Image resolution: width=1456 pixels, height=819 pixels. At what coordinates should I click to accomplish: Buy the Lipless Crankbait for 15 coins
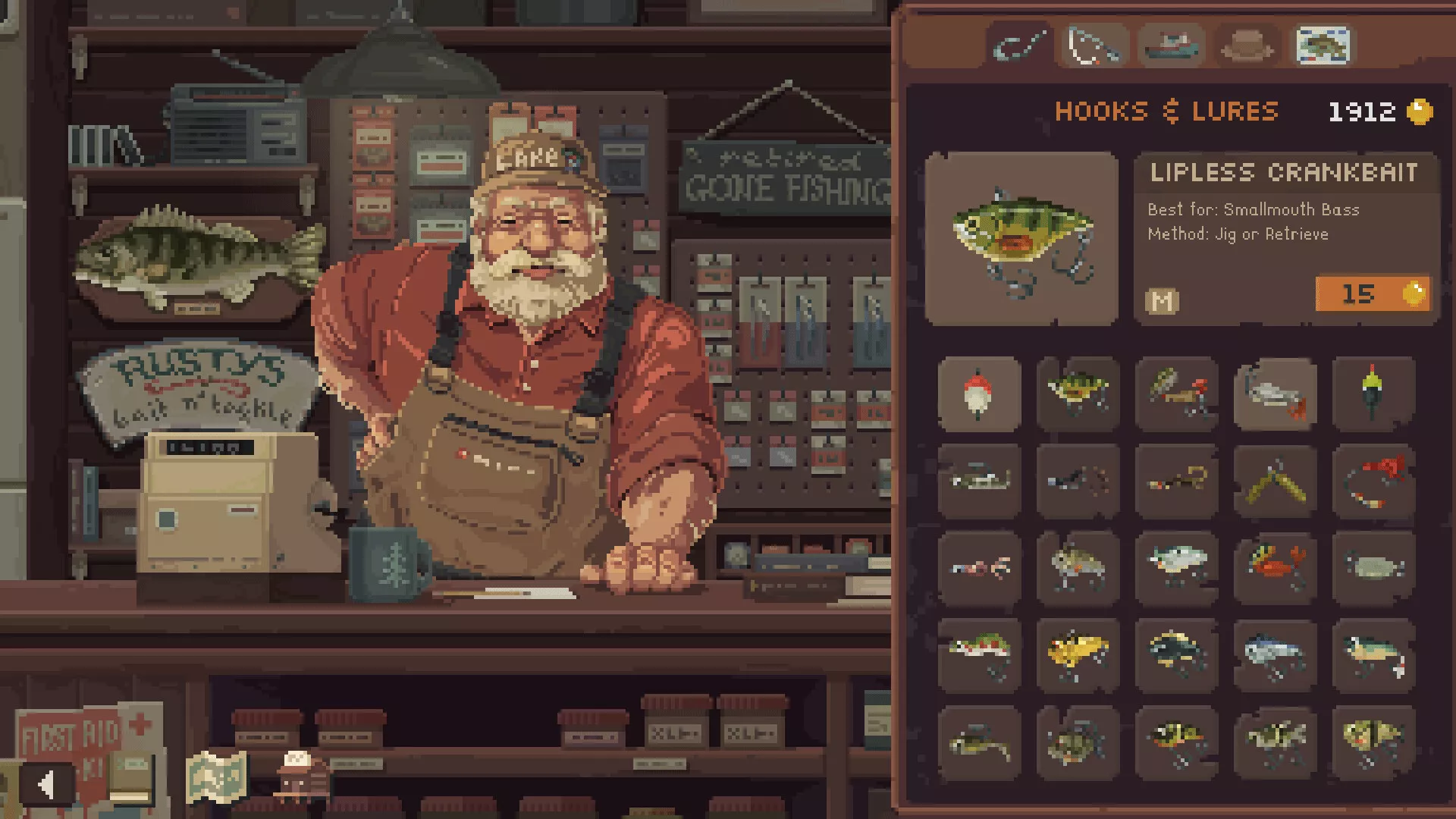click(x=1373, y=293)
